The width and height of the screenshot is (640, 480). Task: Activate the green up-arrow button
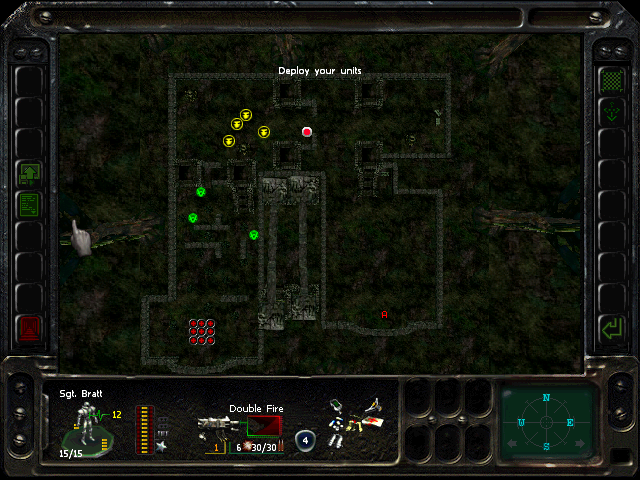pos(29,173)
